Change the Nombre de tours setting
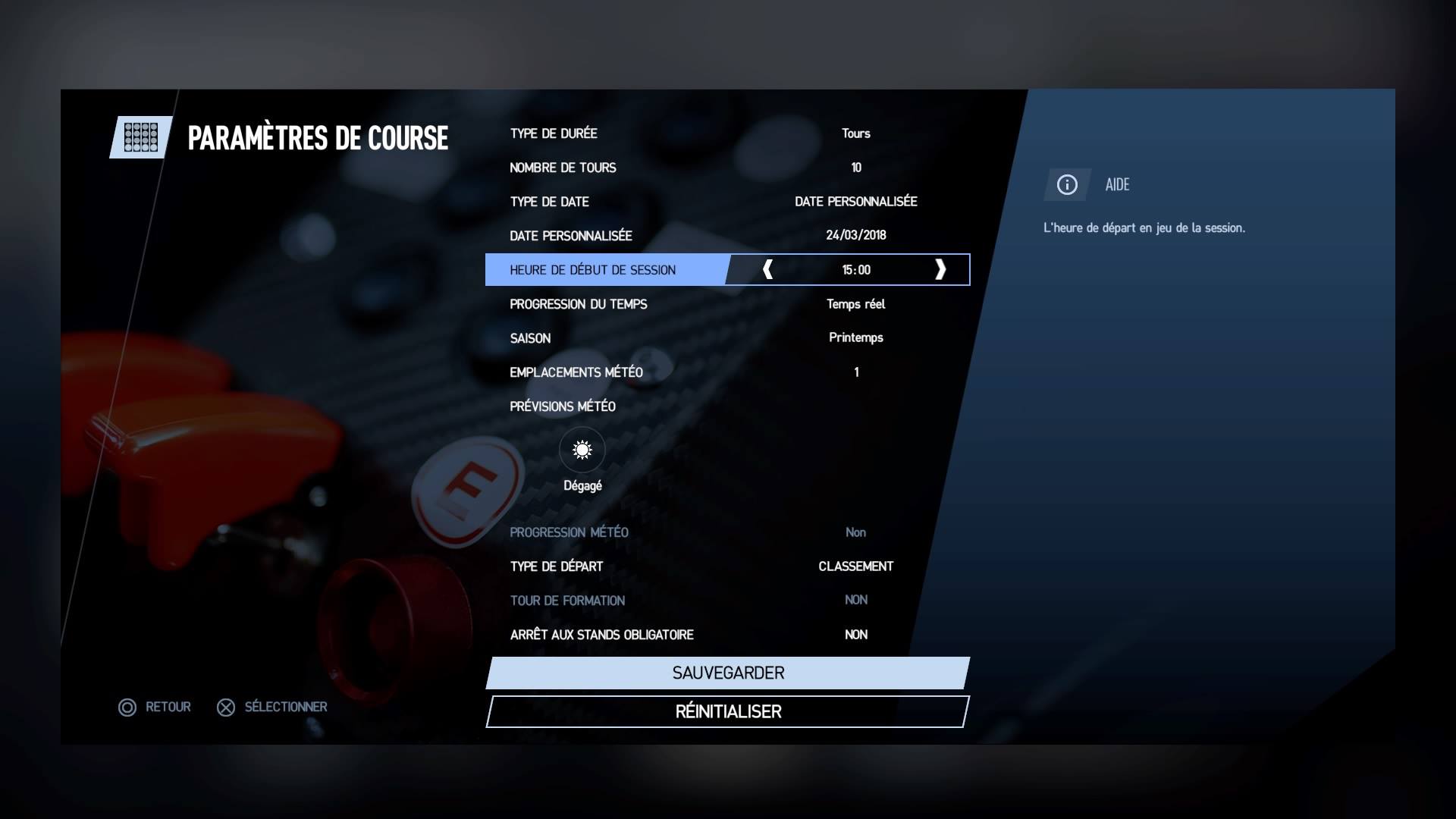 pyautogui.click(x=726, y=168)
